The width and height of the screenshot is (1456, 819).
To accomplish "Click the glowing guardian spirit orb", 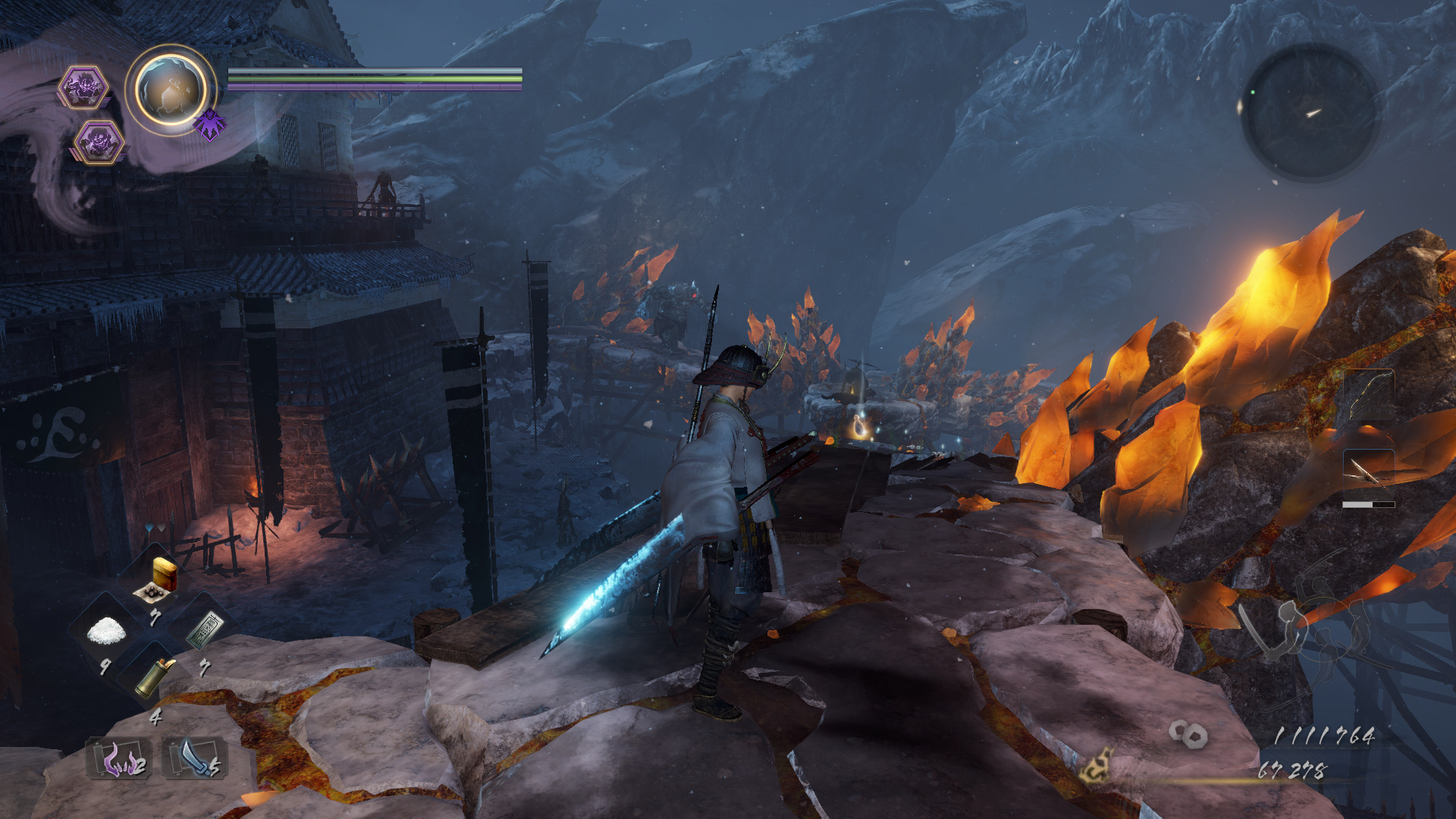I will [x=171, y=89].
